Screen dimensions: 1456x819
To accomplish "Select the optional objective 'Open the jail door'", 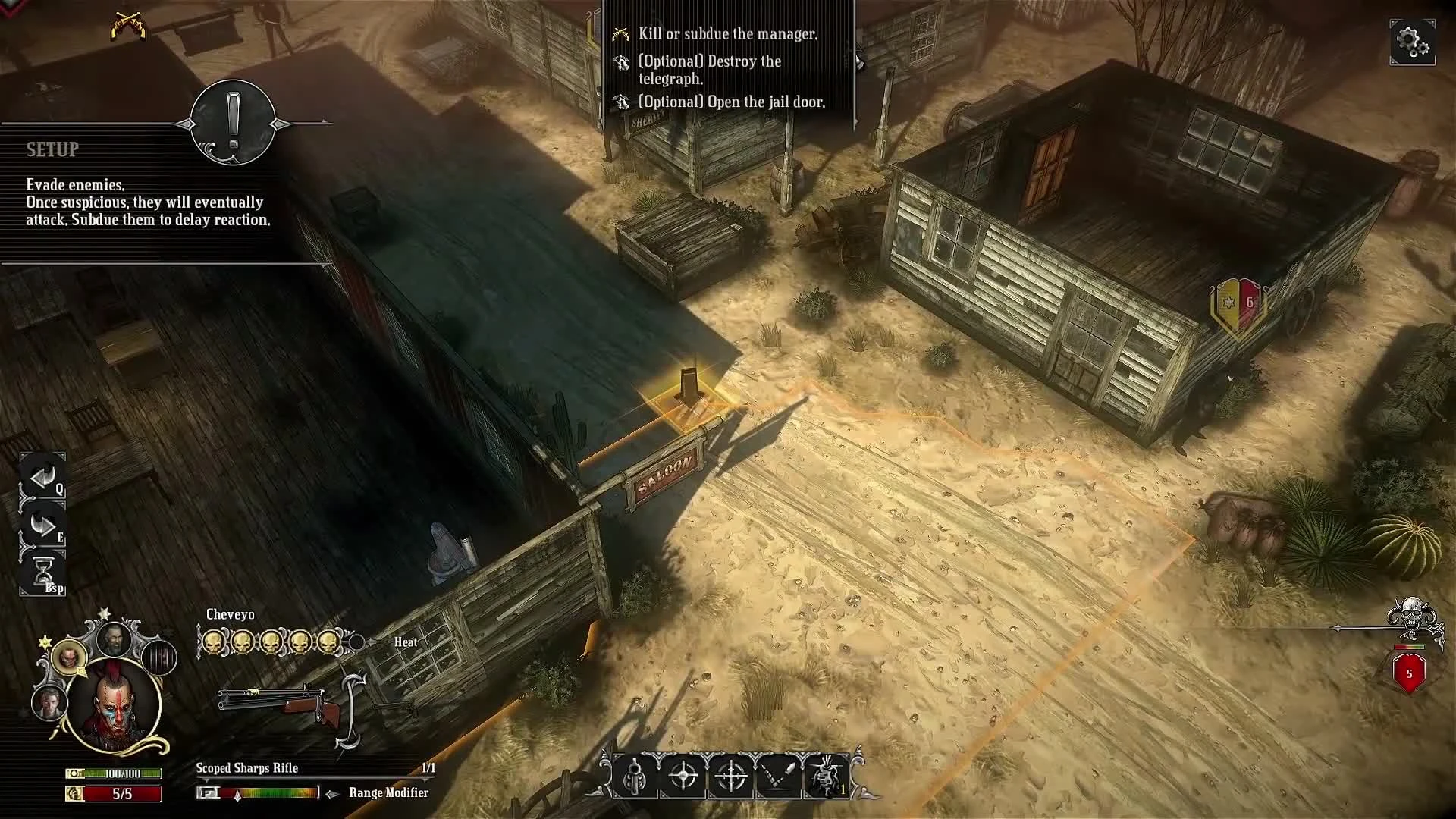I will point(733,101).
